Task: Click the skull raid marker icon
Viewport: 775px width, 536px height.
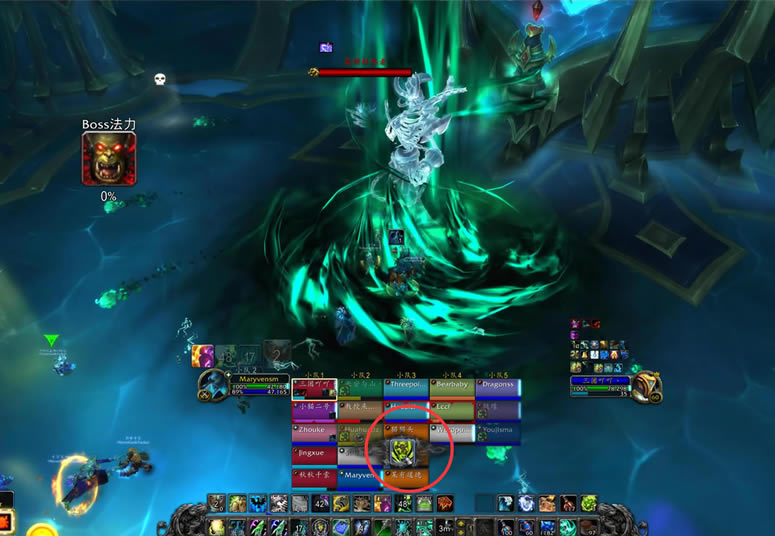Action: 159,79
